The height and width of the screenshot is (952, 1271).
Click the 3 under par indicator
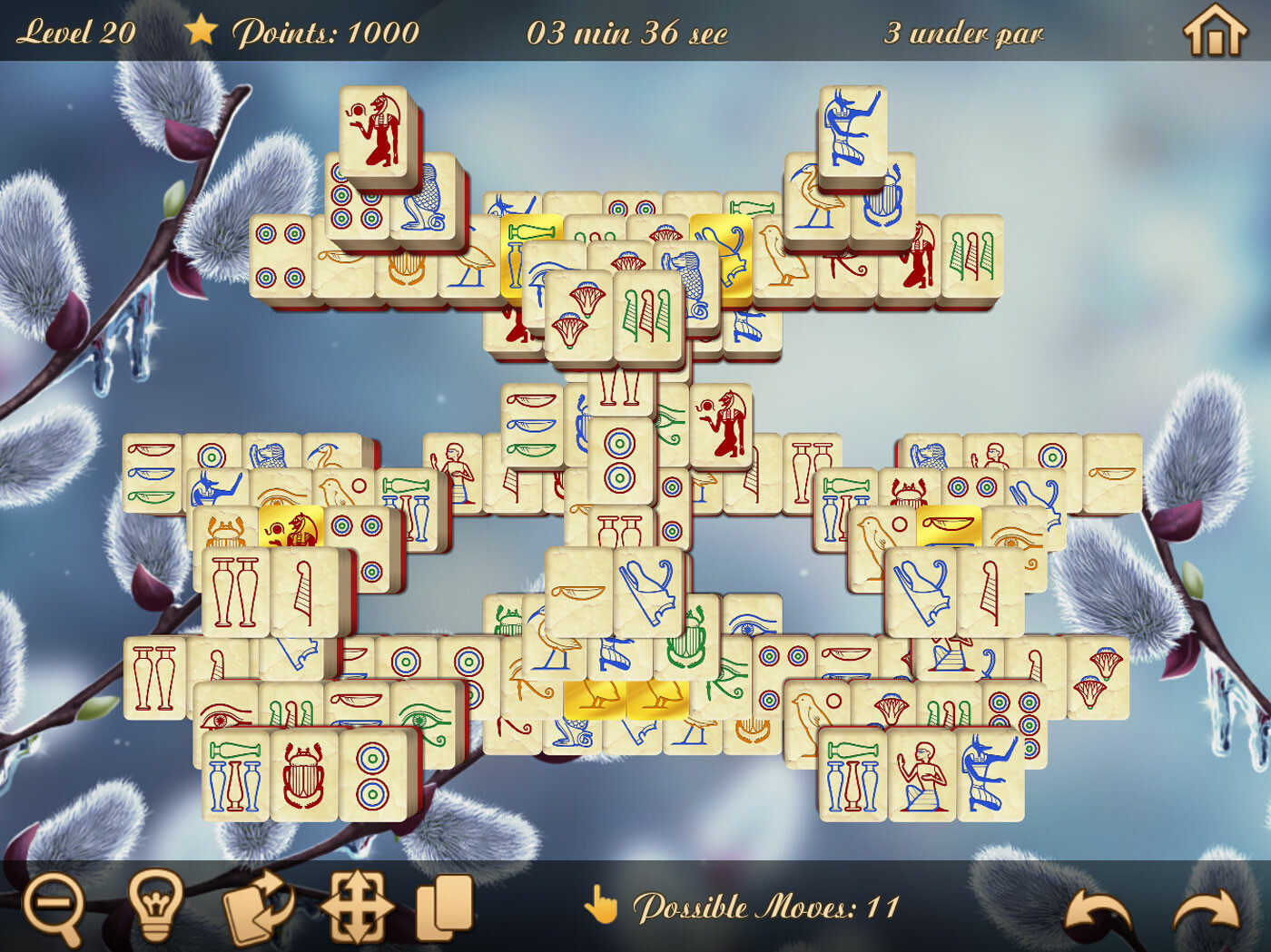pos(963,34)
